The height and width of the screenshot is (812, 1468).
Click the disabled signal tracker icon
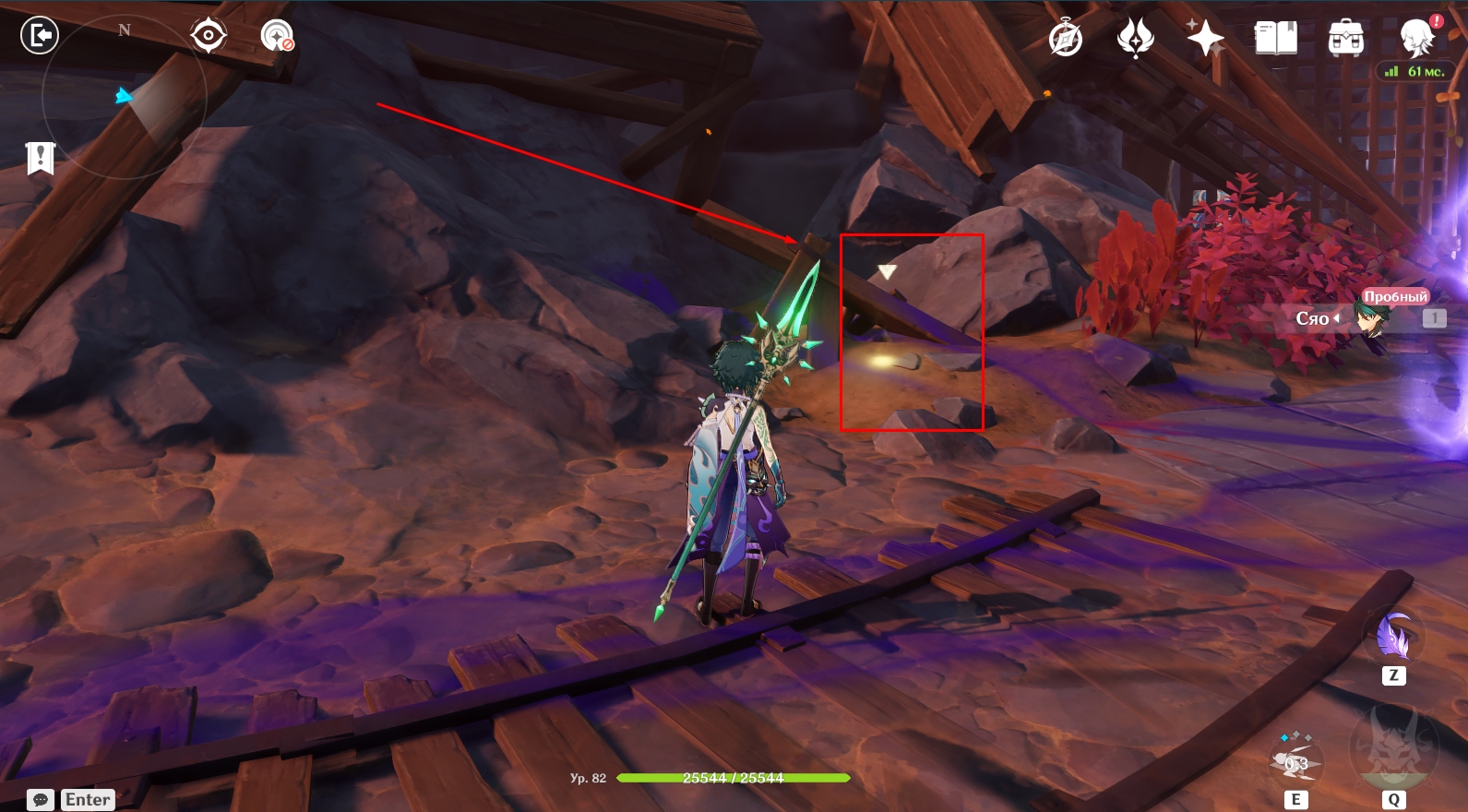point(277,36)
